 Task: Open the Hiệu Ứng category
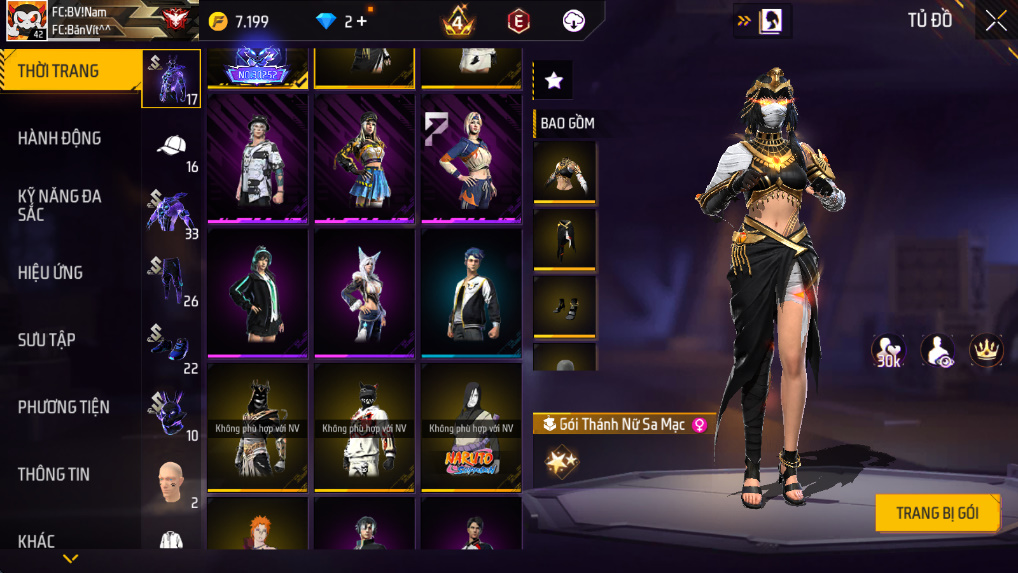click(x=50, y=272)
